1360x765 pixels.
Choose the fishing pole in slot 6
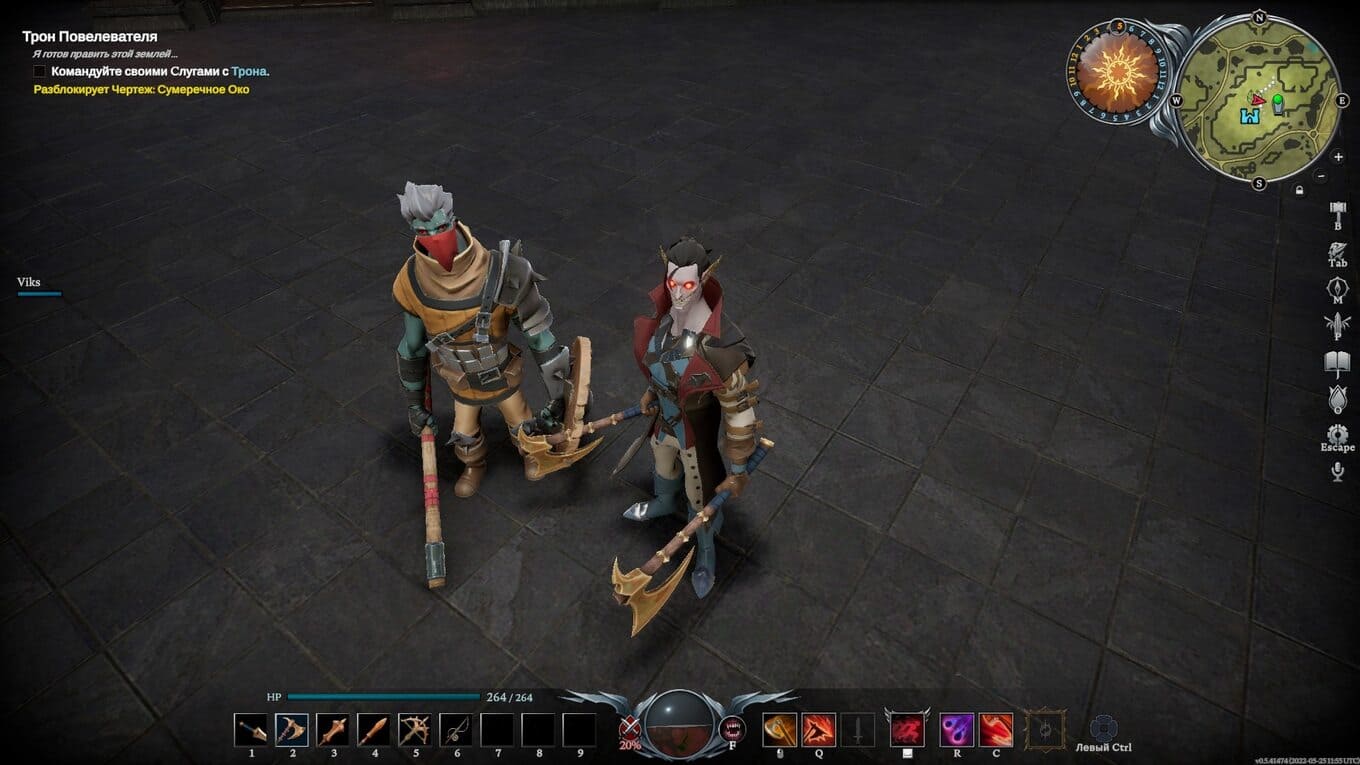point(456,730)
